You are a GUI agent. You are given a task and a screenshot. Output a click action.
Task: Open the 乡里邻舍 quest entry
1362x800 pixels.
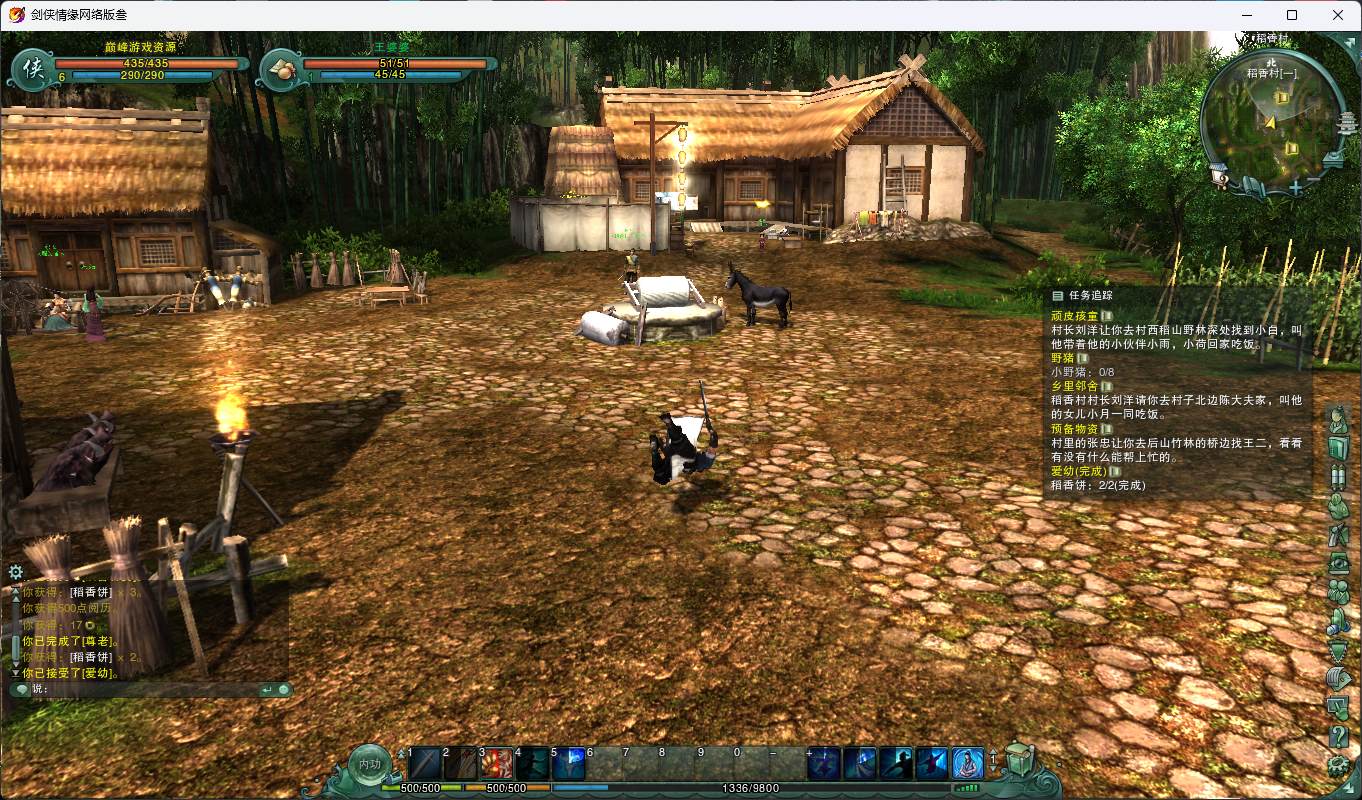pos(1074,386)
